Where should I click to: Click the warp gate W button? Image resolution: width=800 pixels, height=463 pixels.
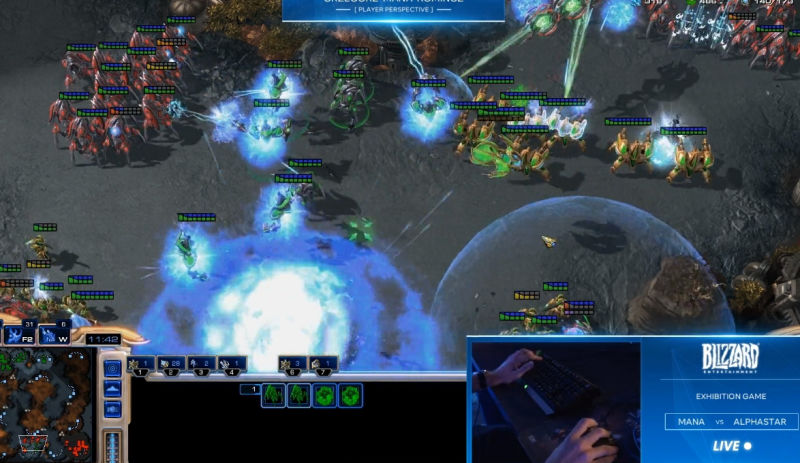(x=52, y=334)
